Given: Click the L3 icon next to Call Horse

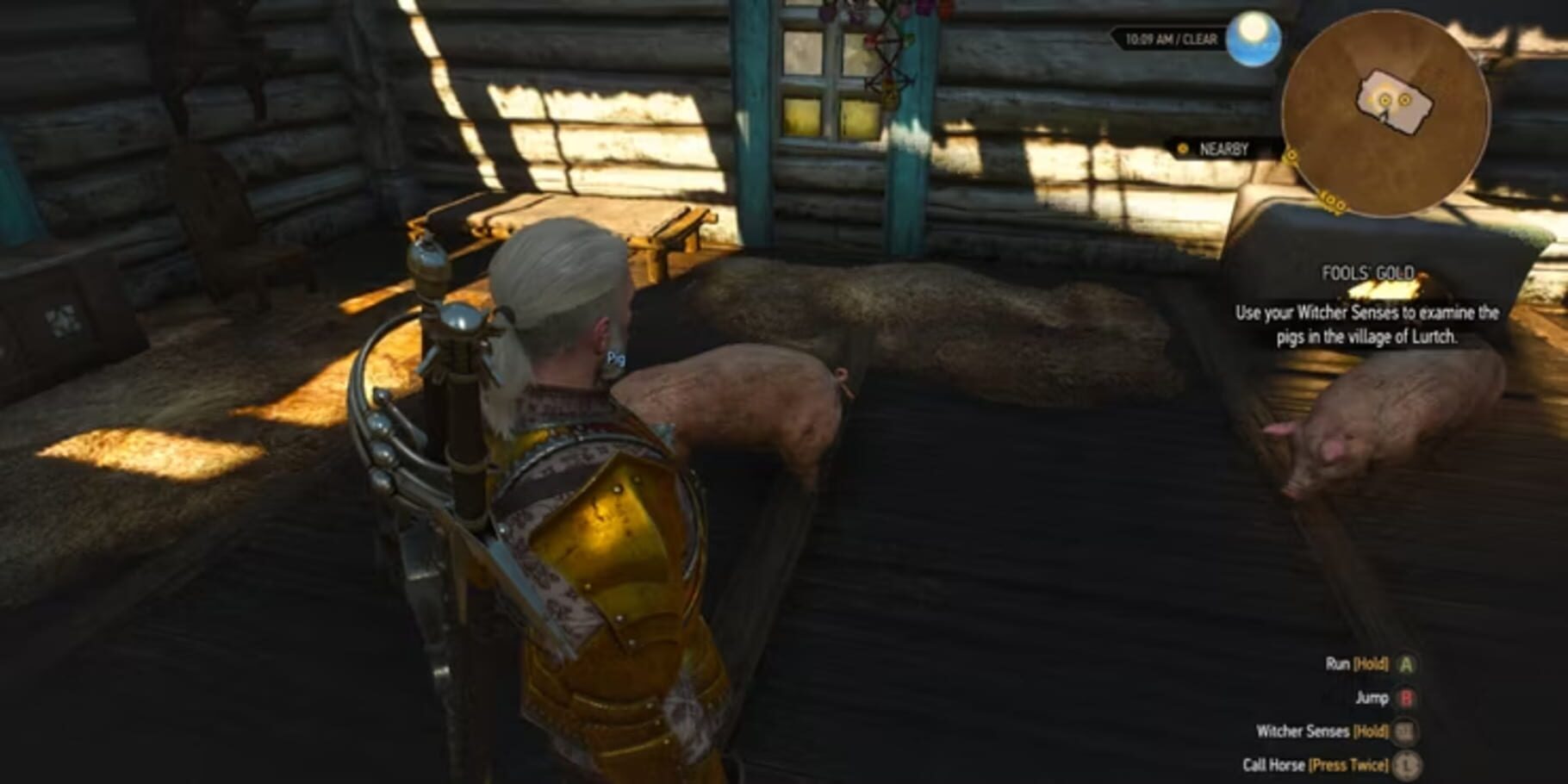Looking at the screenshot, I should pos(1406,762).
